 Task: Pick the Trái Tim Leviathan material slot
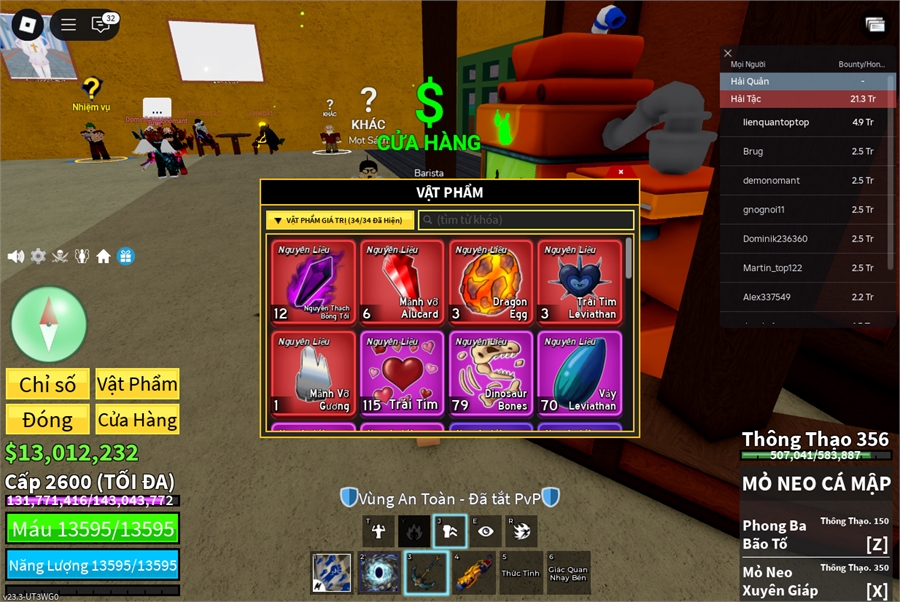click(x=579, y=282)
